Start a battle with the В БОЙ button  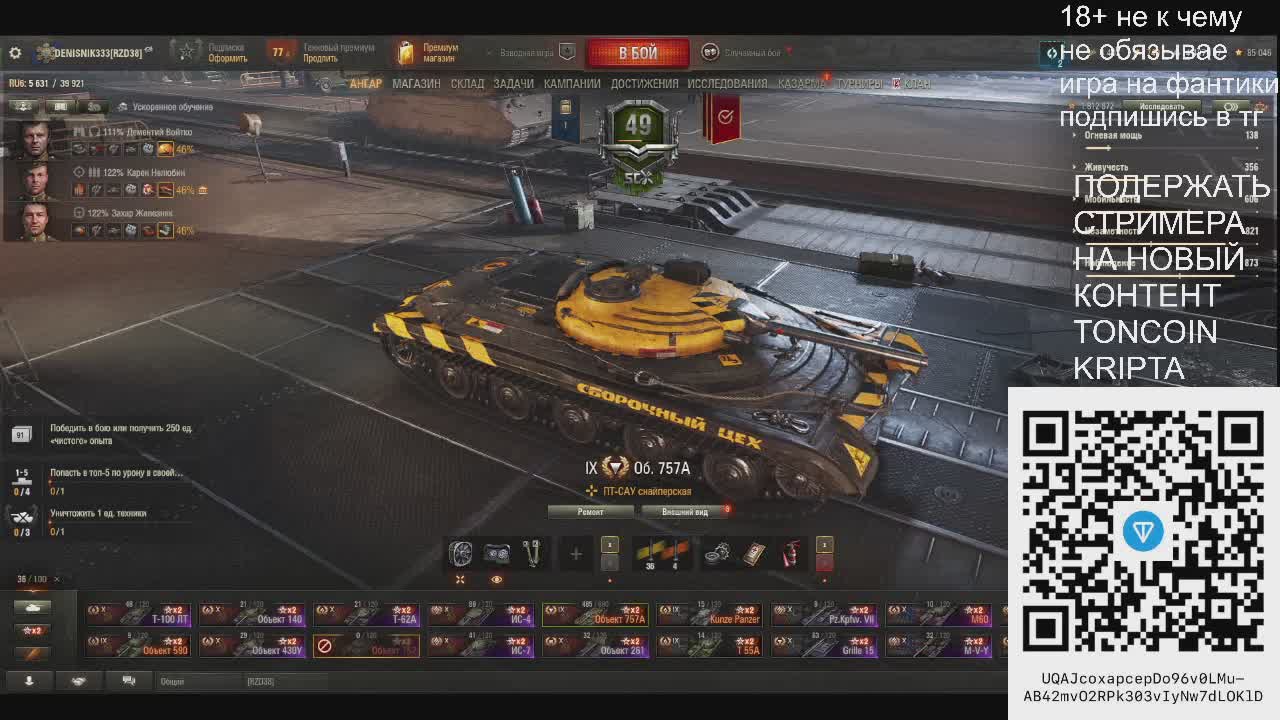(637, 53)
